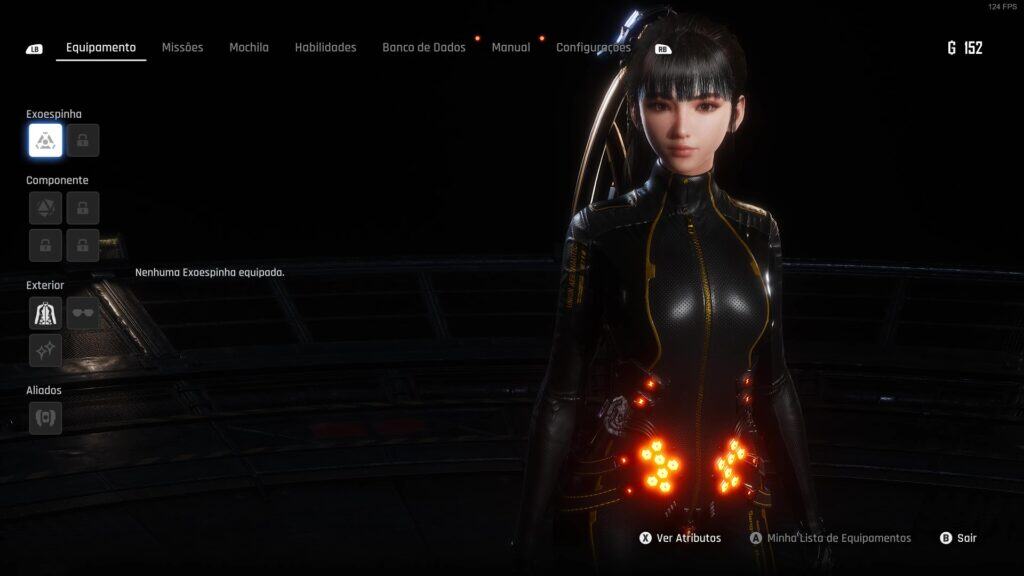Select the glasses accessory slot
Image resolution: width=1024 pixels, height=576 pixels.
pos(83,313)
